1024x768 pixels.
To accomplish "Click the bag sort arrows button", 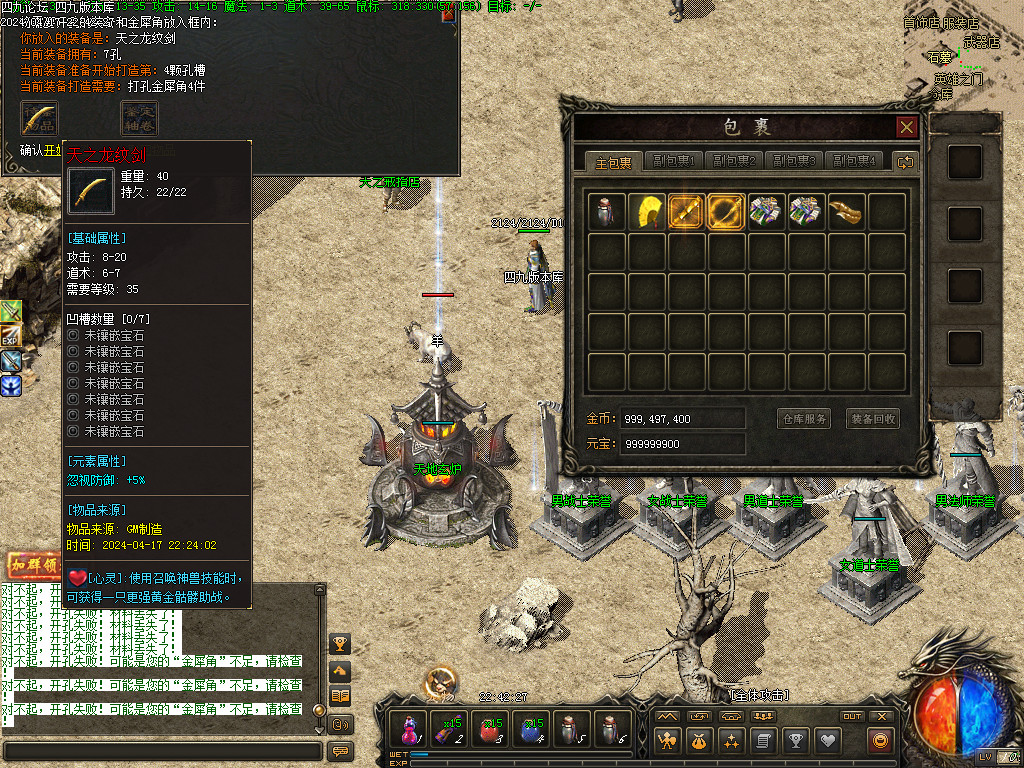I will click(x=905, y=162).
